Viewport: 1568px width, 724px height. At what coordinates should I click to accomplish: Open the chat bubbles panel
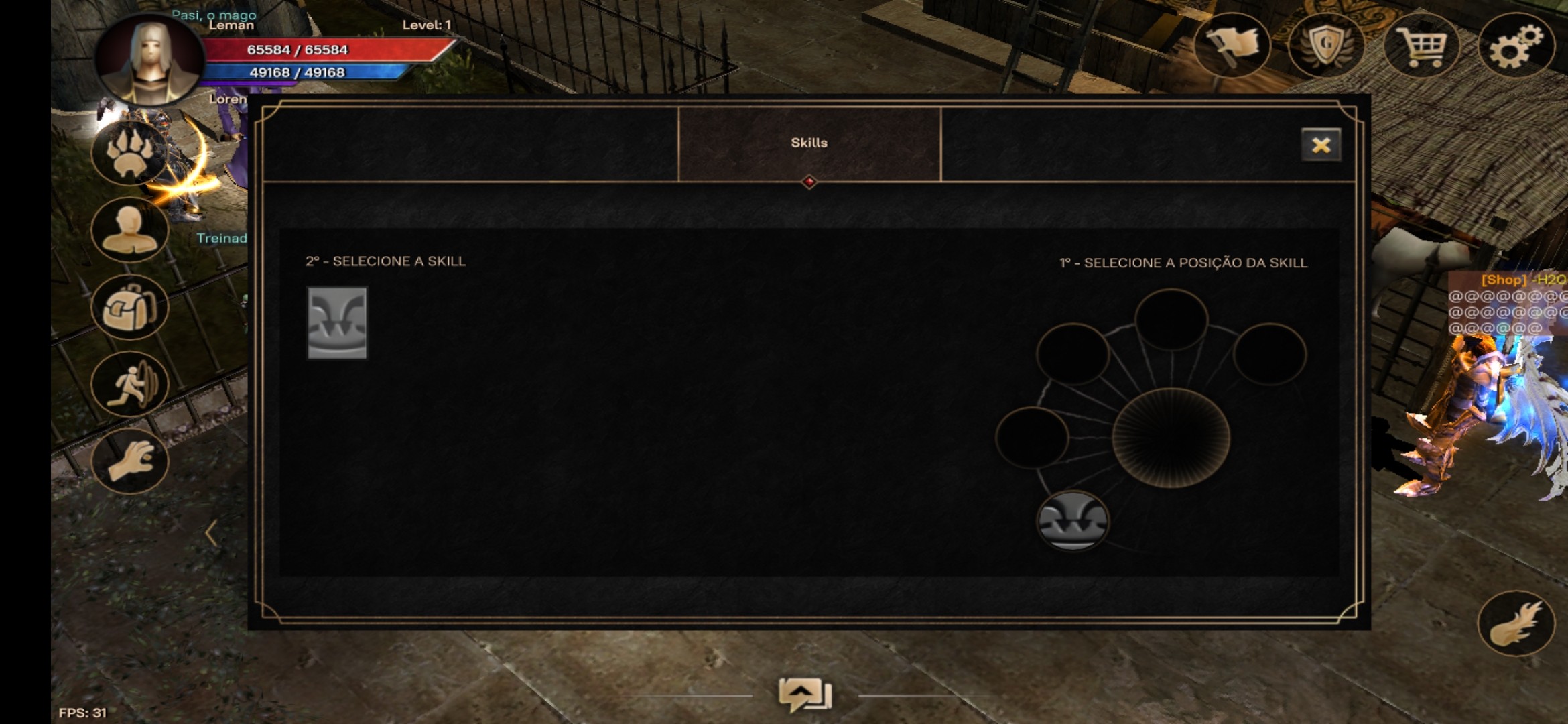click(x=805, y=695)
